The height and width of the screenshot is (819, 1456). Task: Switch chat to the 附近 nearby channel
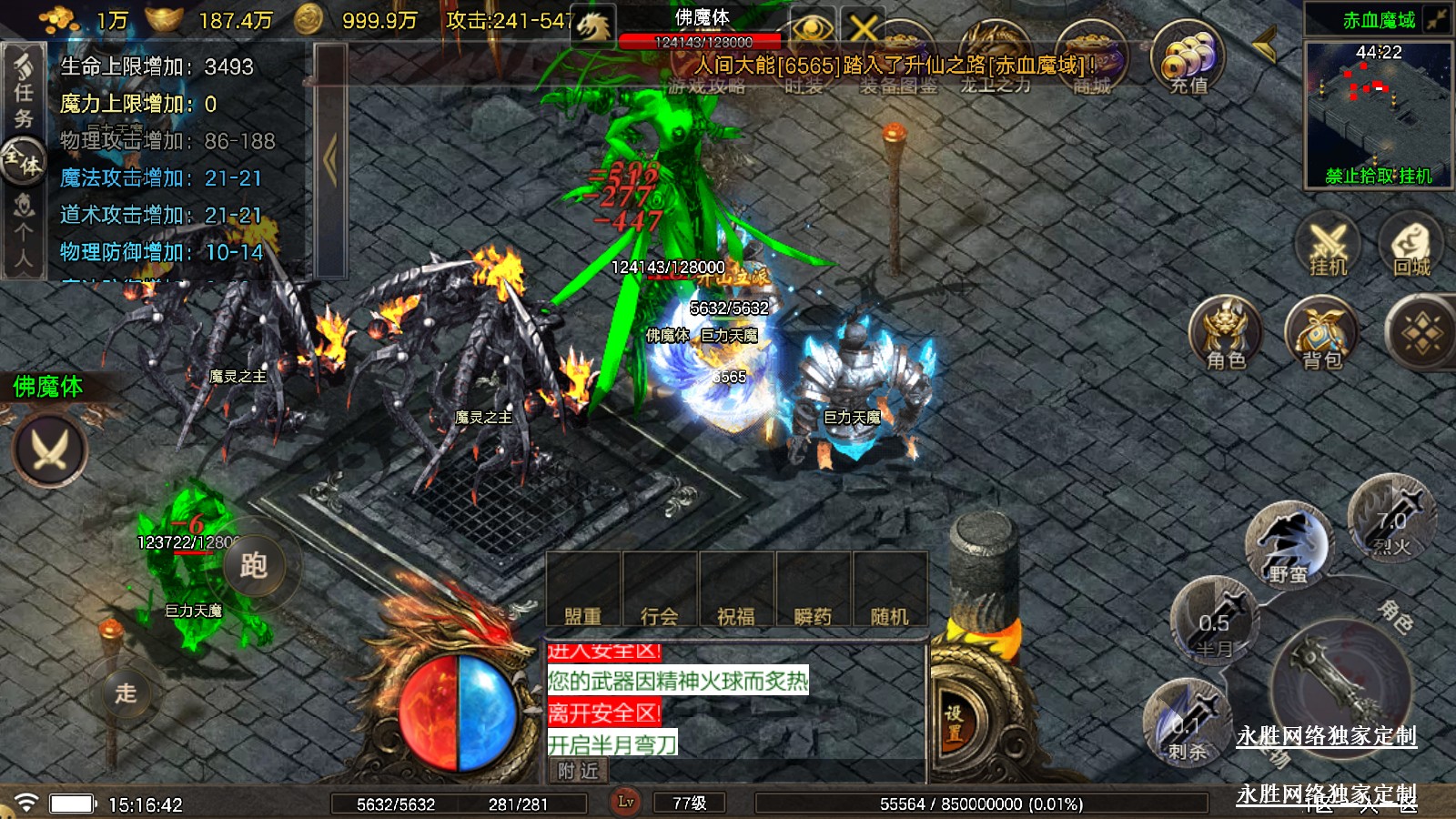[x=579, y=771]
